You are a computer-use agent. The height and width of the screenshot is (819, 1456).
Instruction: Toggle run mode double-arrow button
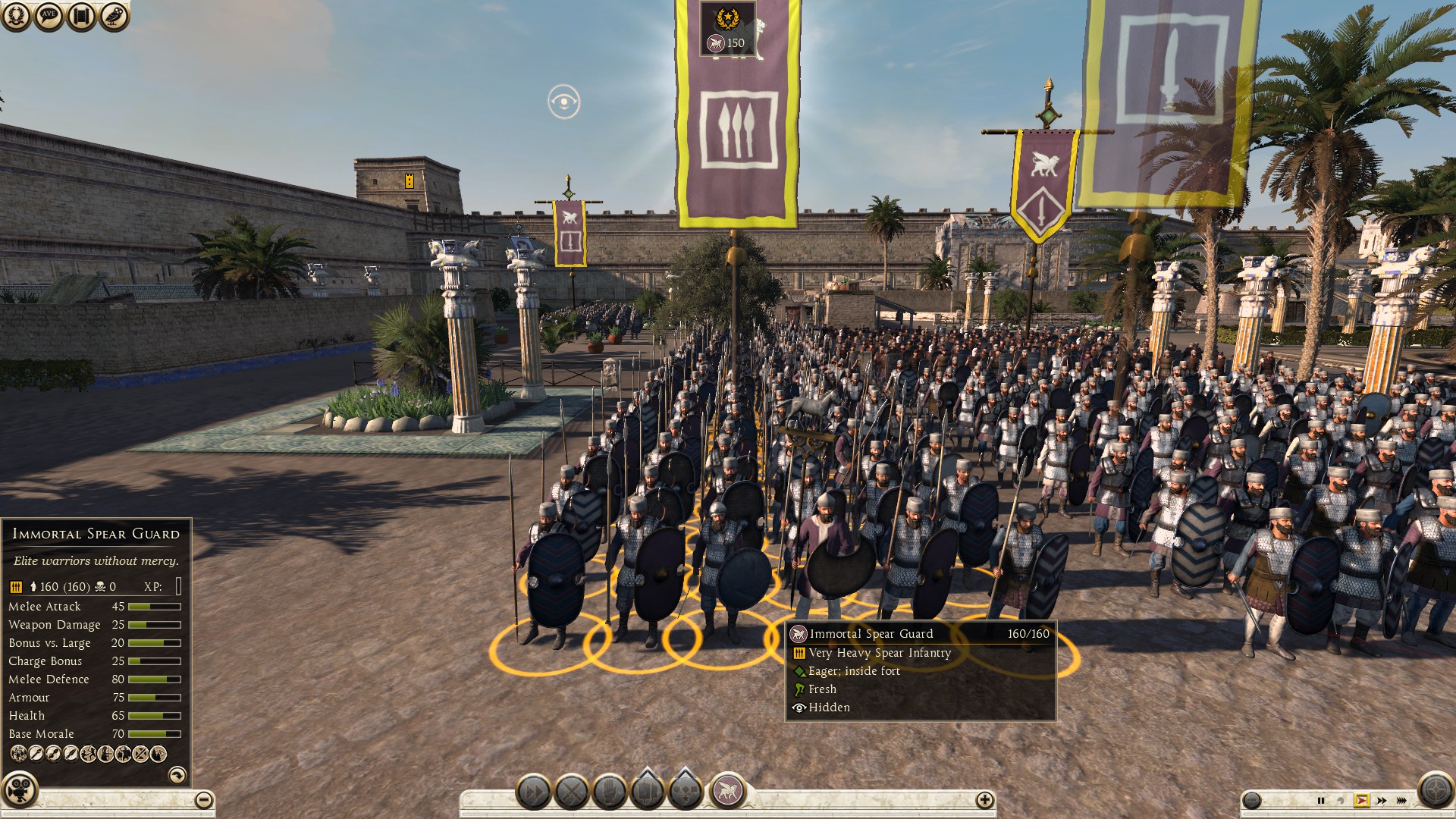pos(534,792)
